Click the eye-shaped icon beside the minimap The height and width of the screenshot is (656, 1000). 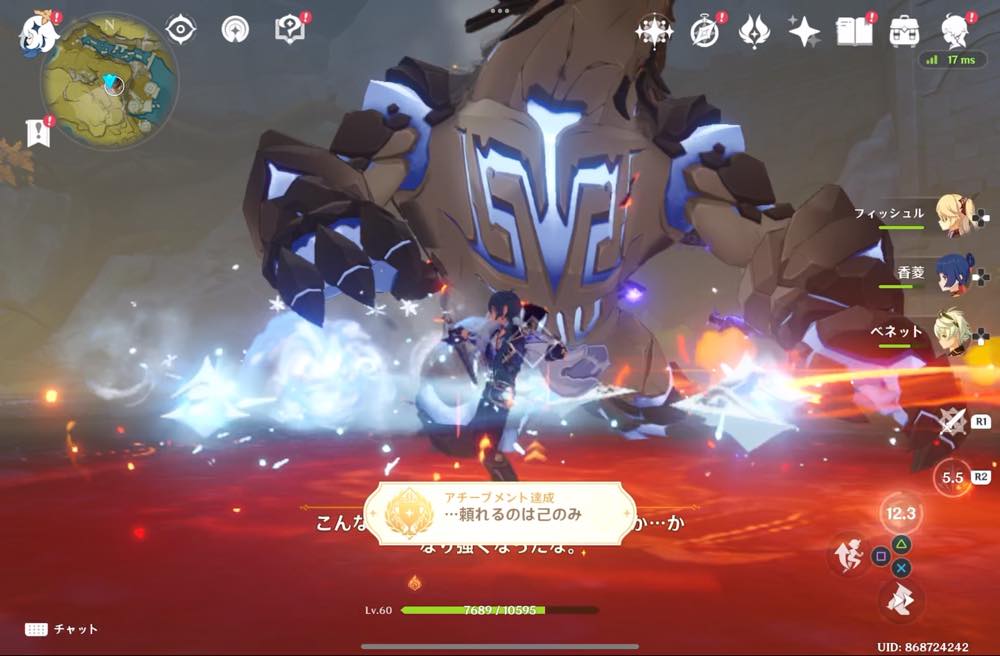pyautogui.click(x=181, y=30)
